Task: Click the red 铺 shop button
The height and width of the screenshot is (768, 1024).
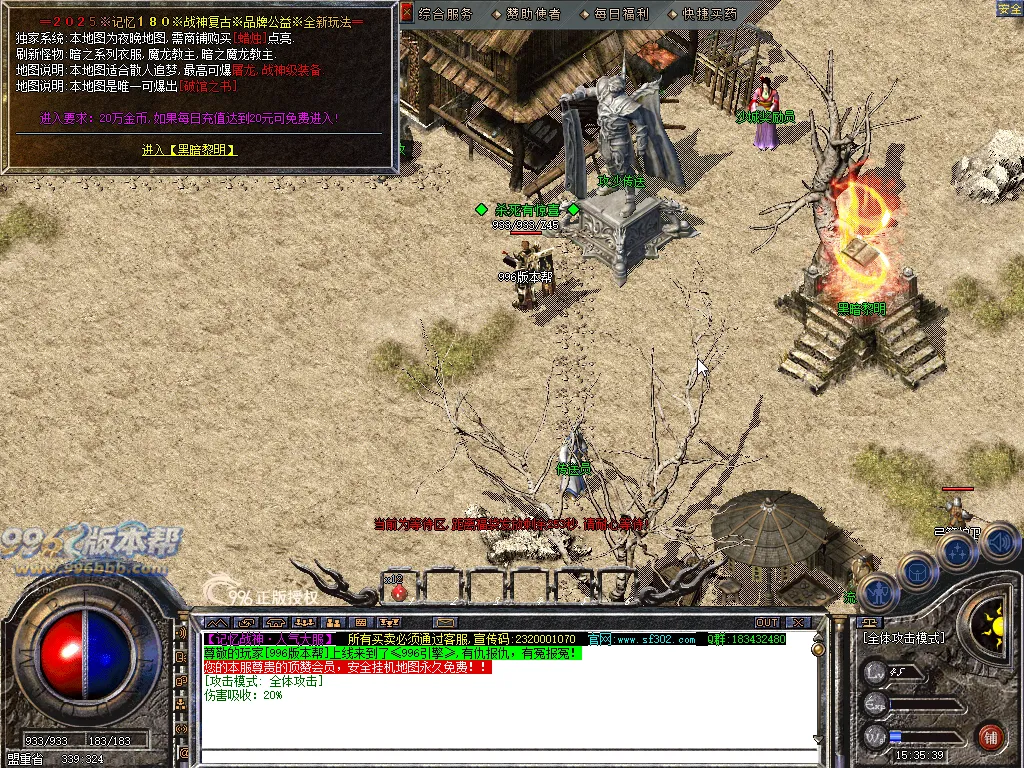Action: (x=991, y=736)
